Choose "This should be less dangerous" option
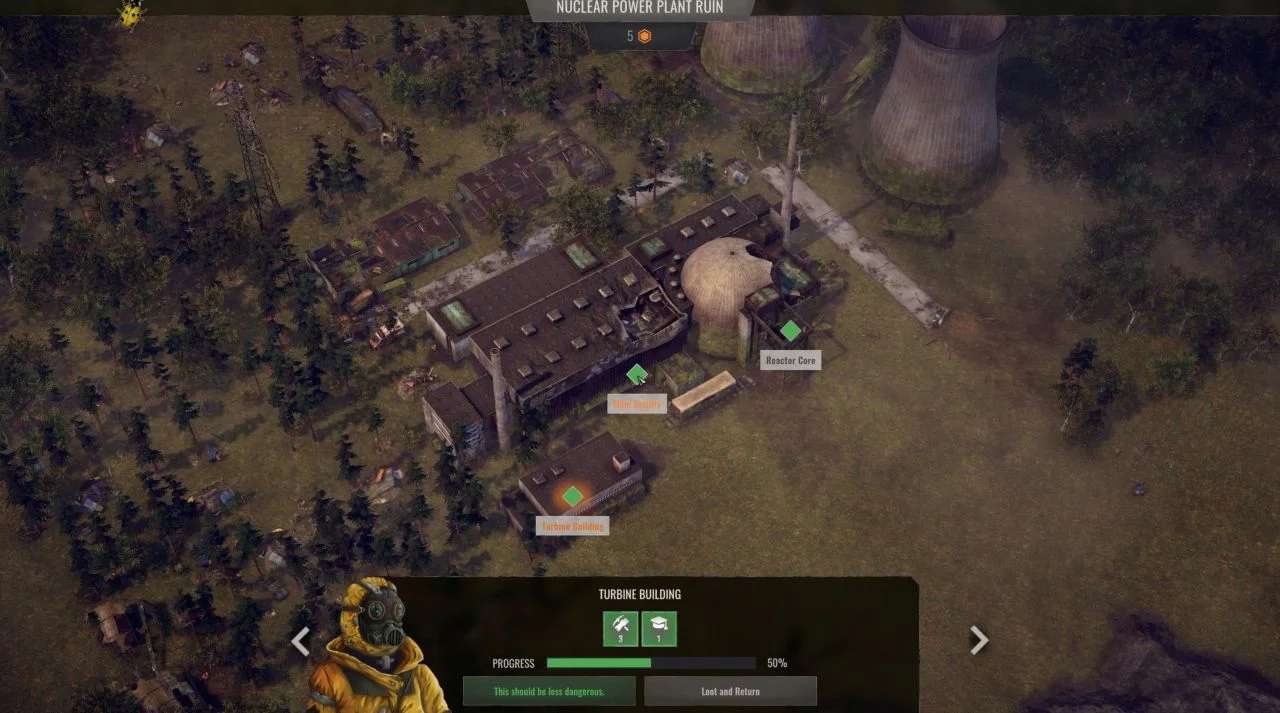The height and width of the screenshot is (713, 1280). [549, 691]
